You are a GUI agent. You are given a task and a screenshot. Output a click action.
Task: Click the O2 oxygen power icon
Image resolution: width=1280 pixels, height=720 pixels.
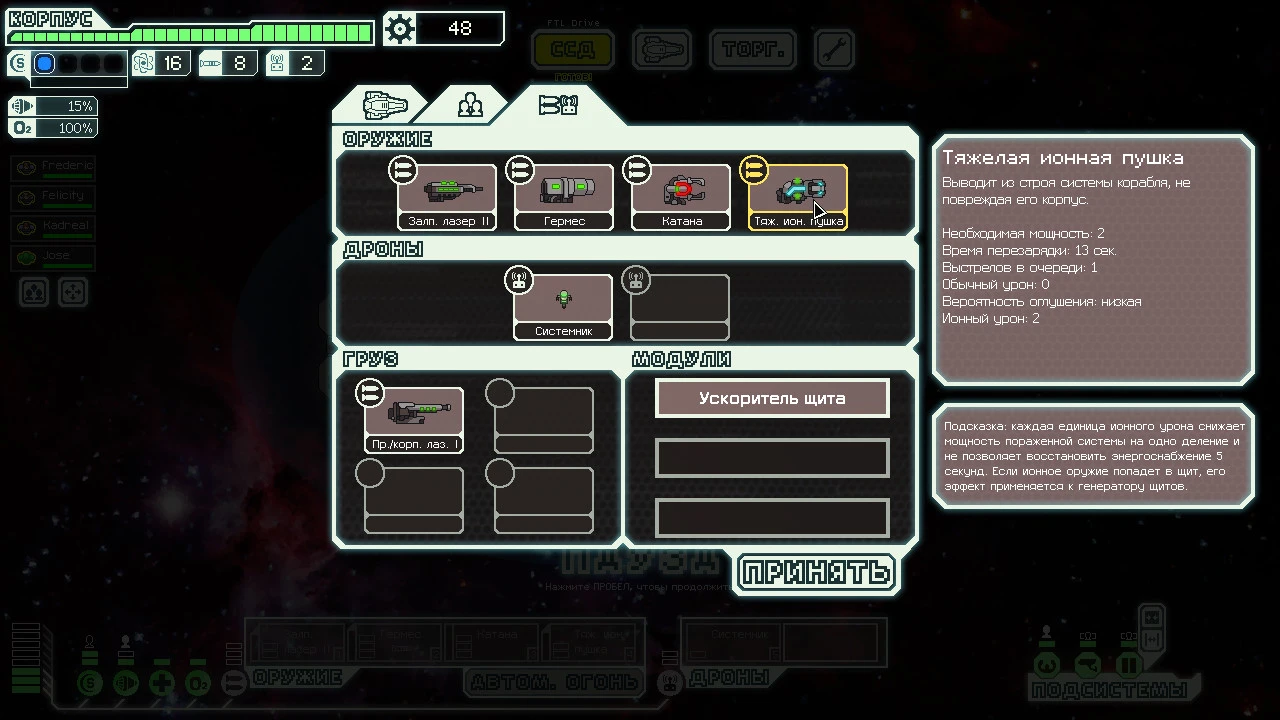pyautogui.click(x=198, y=683)
